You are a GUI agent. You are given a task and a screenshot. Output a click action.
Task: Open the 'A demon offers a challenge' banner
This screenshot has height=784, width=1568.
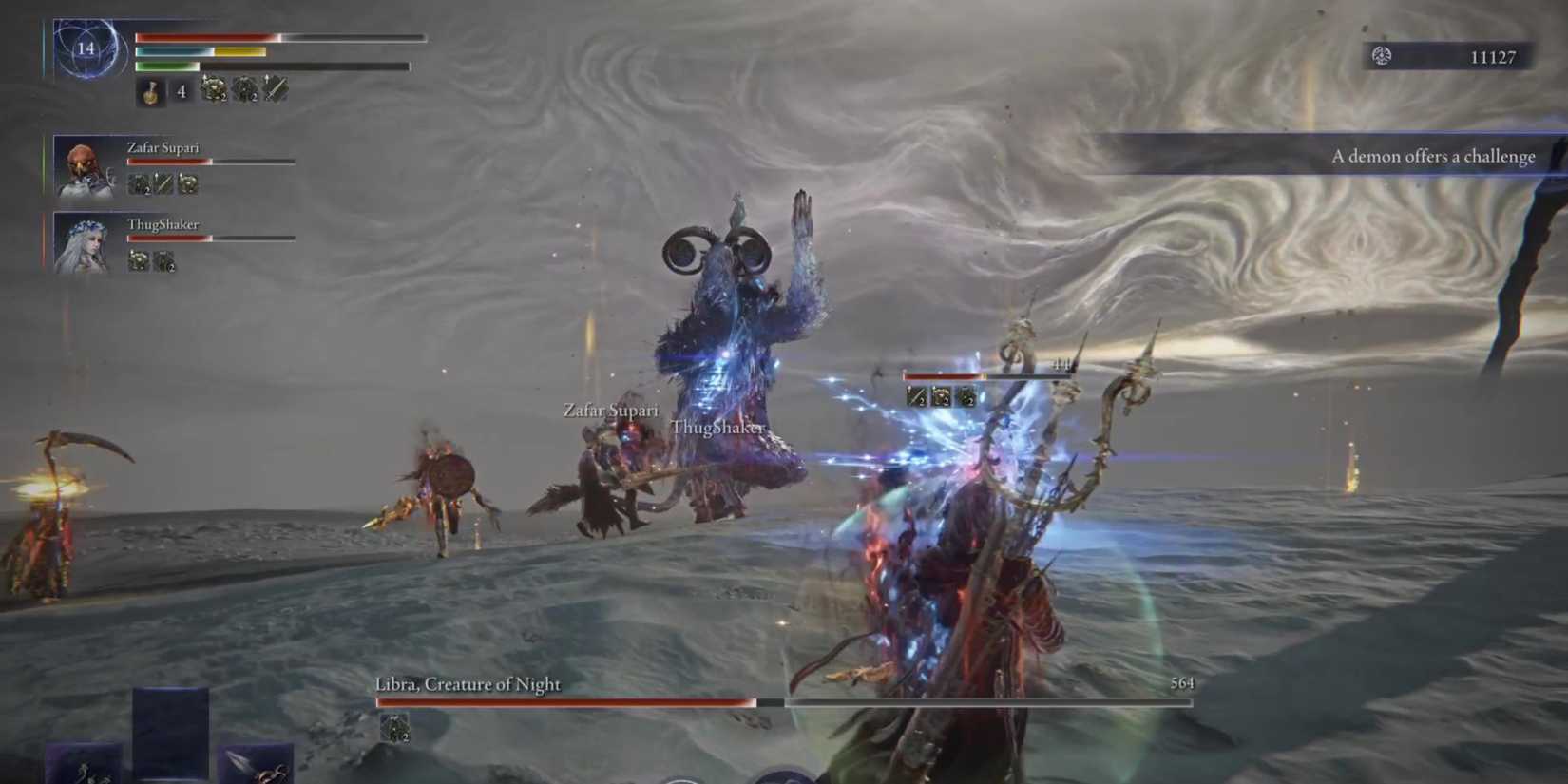[x=1435, y=156]
